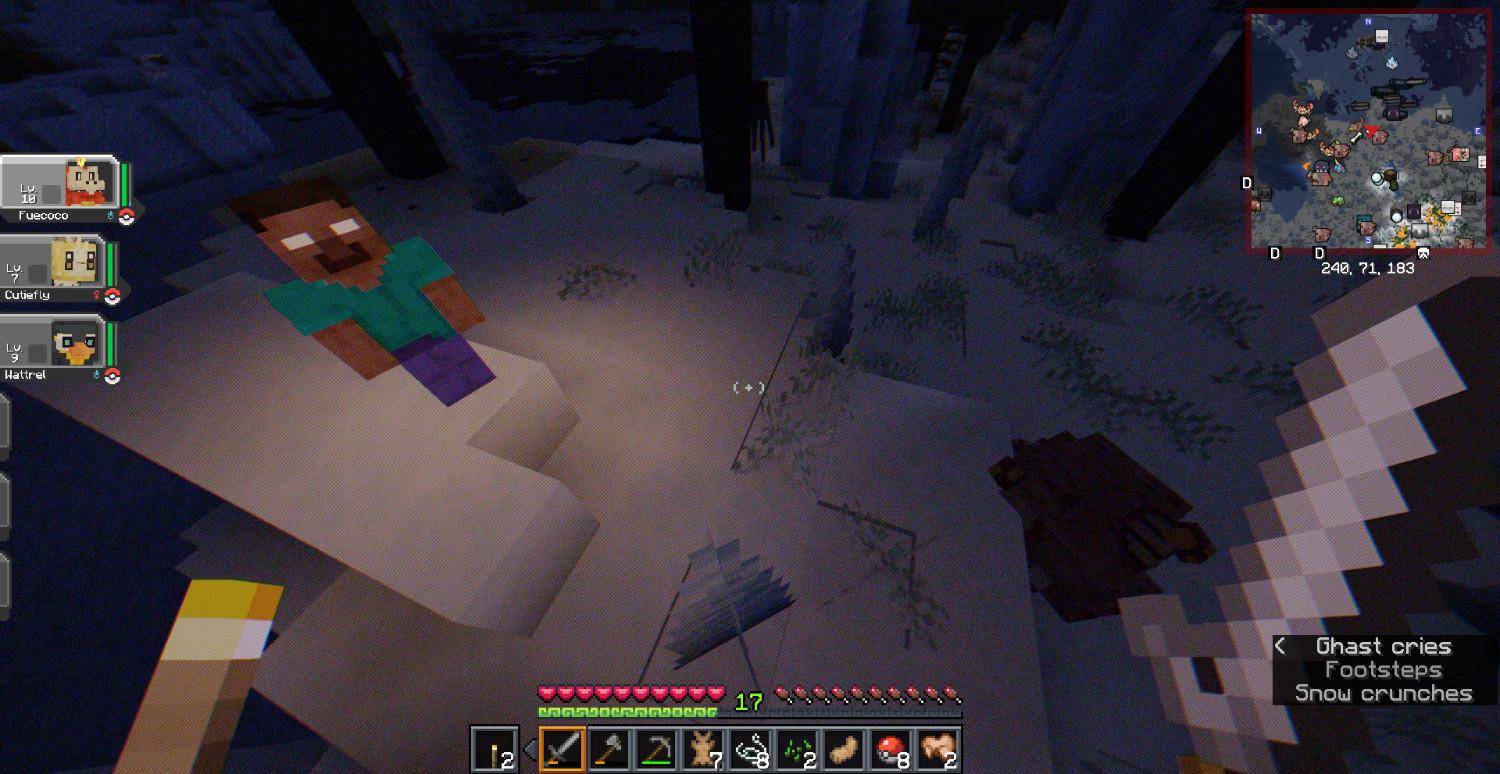Click the gender icon beside Cutiefly

(x=97, y=294)
